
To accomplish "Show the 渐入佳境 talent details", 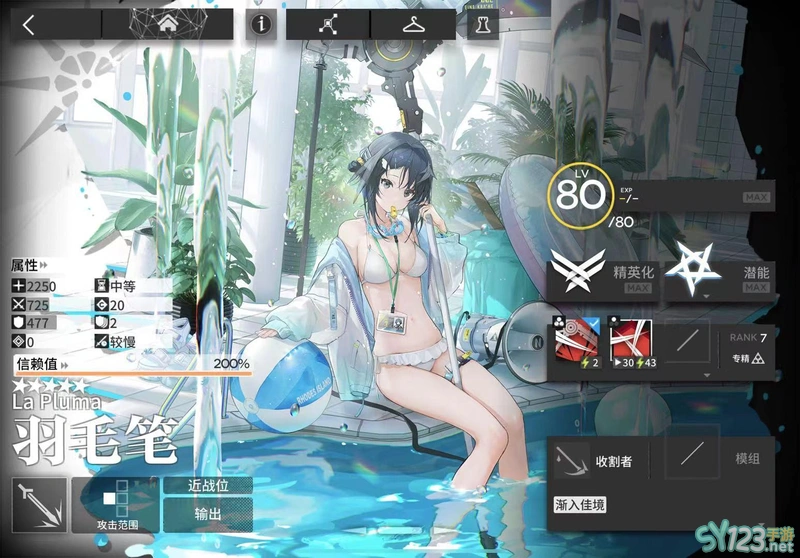I will point(580,505).
